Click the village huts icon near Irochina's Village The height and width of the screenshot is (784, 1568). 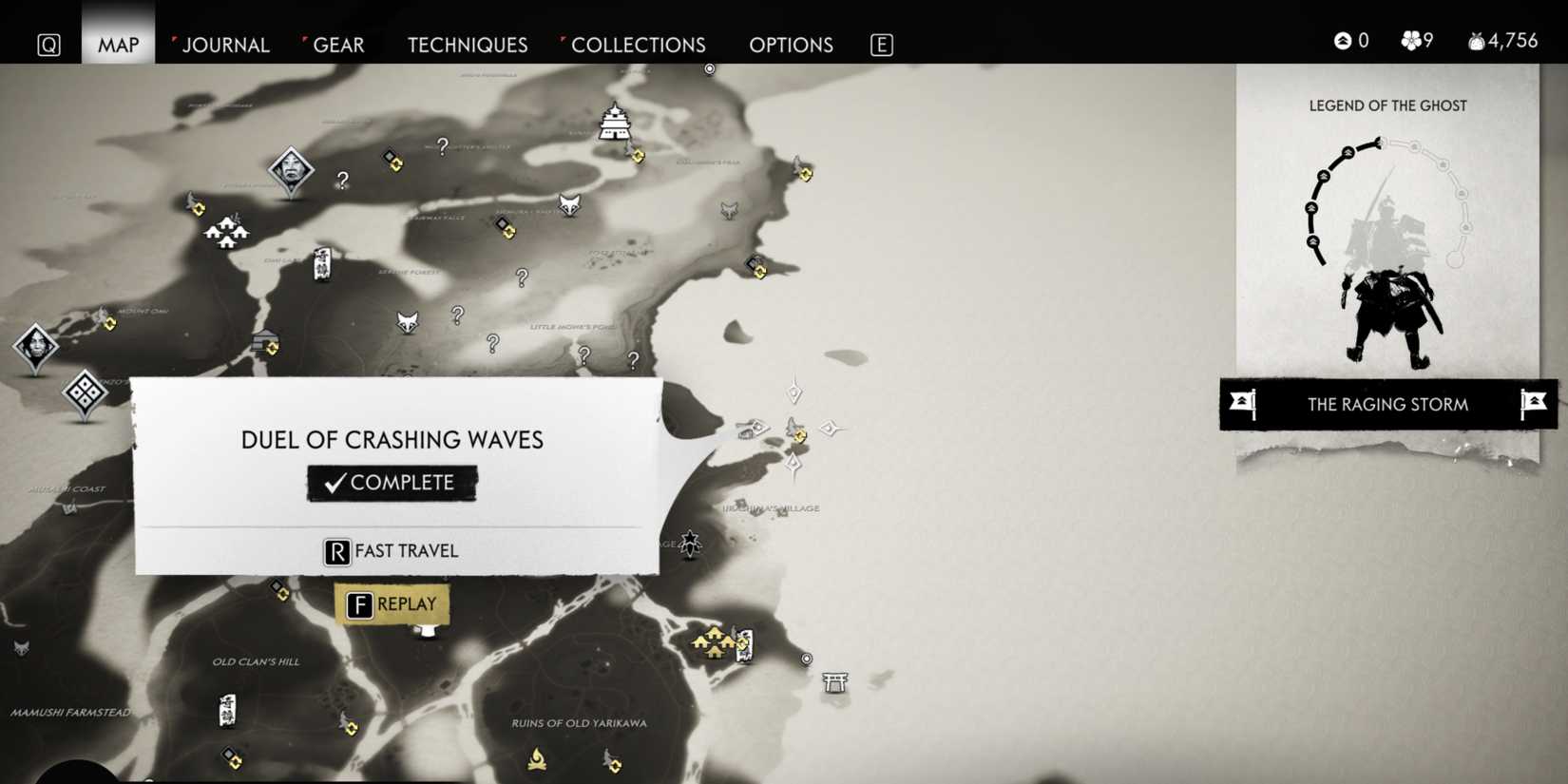click(x=715, y=639)
